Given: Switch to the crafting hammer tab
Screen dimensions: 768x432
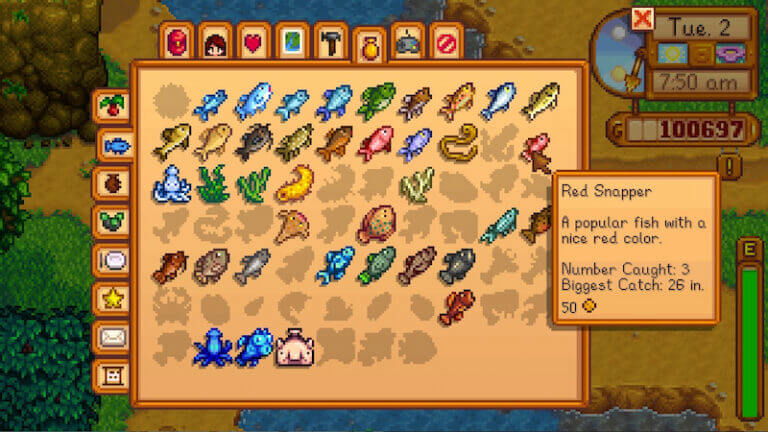Looking at the screenshot, I should 331,42.
